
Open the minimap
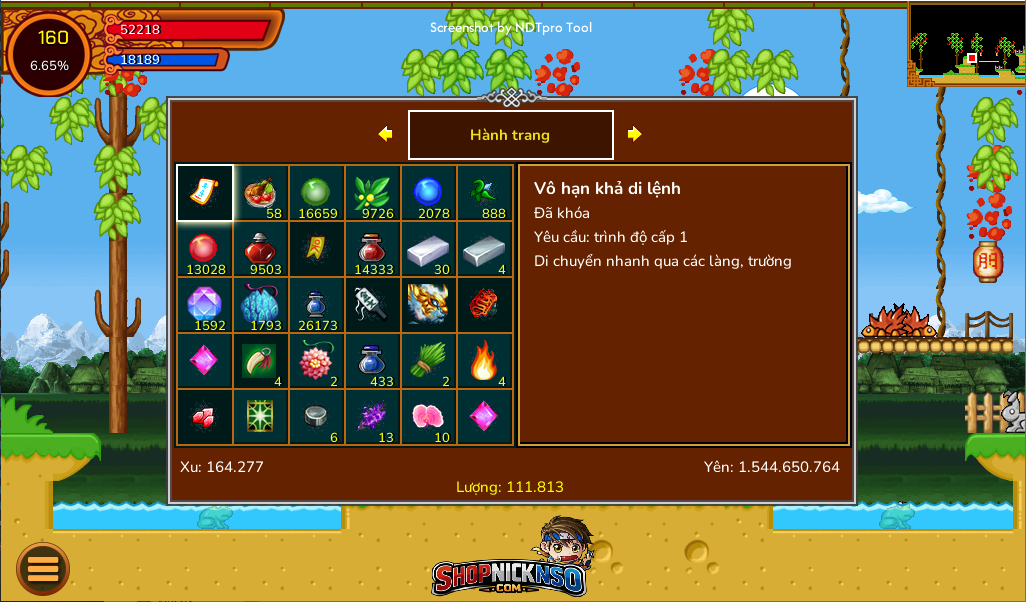point(966,43)
